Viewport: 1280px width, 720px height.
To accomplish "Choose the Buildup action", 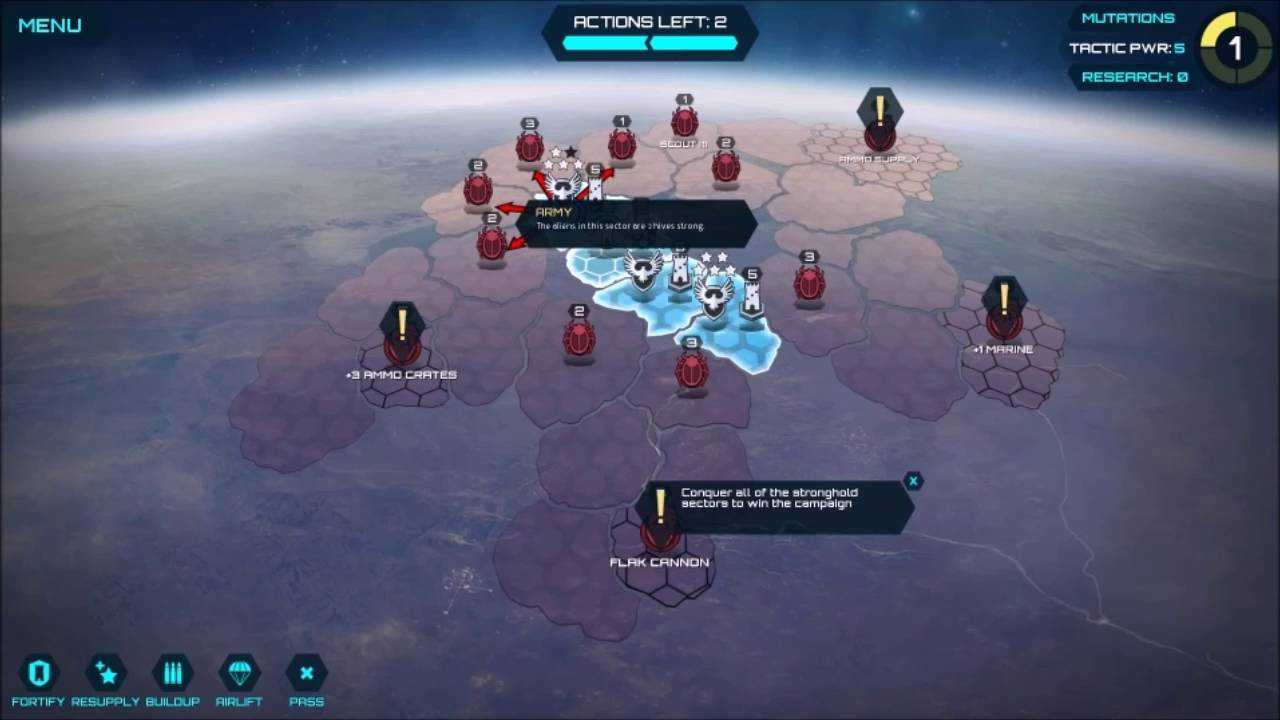I will (172, 673).
